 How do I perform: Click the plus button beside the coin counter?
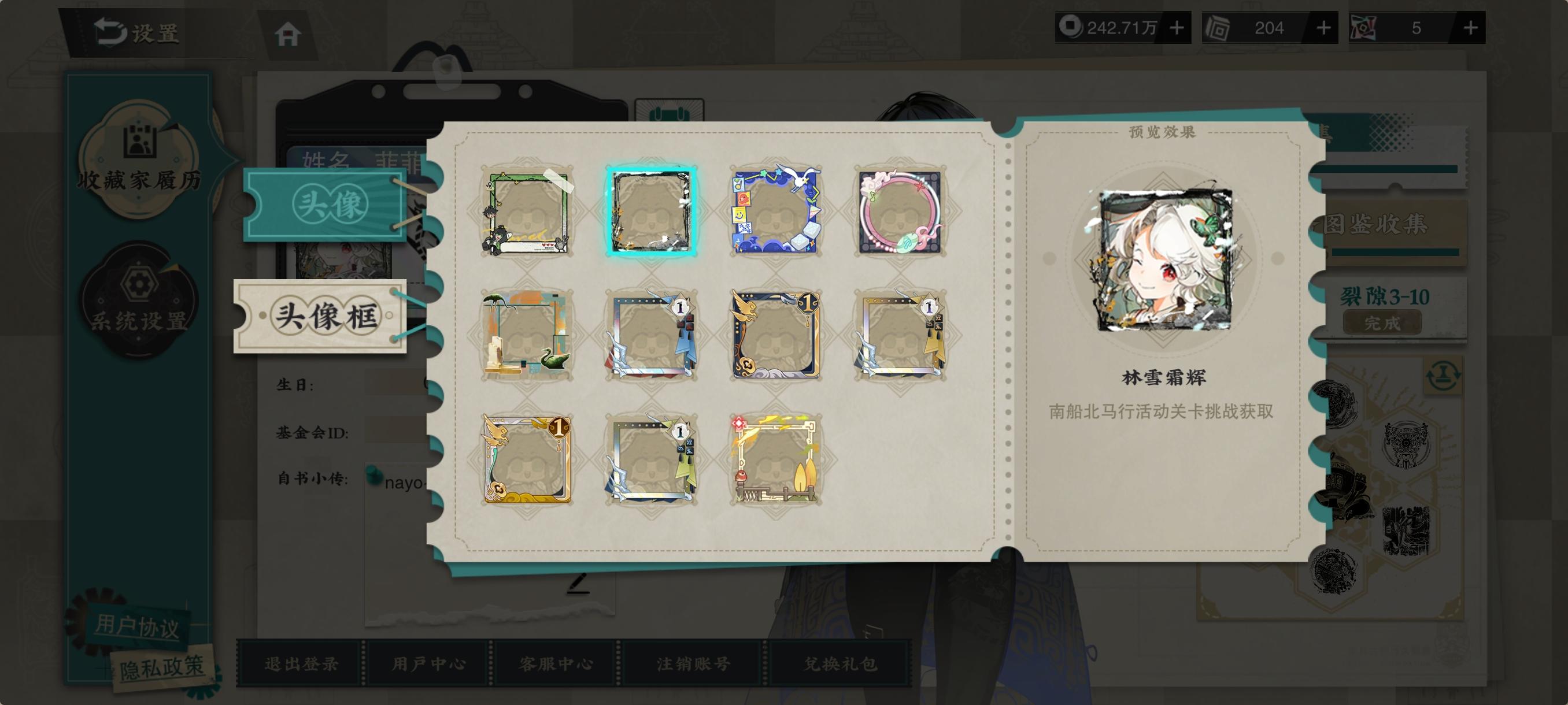tap(1175, 27)
